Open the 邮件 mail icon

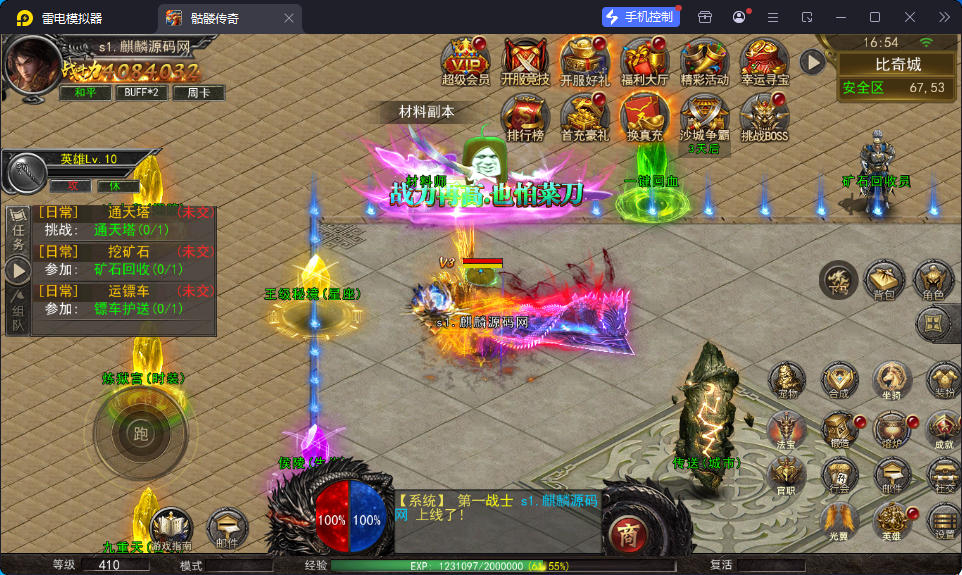point(227,527)
